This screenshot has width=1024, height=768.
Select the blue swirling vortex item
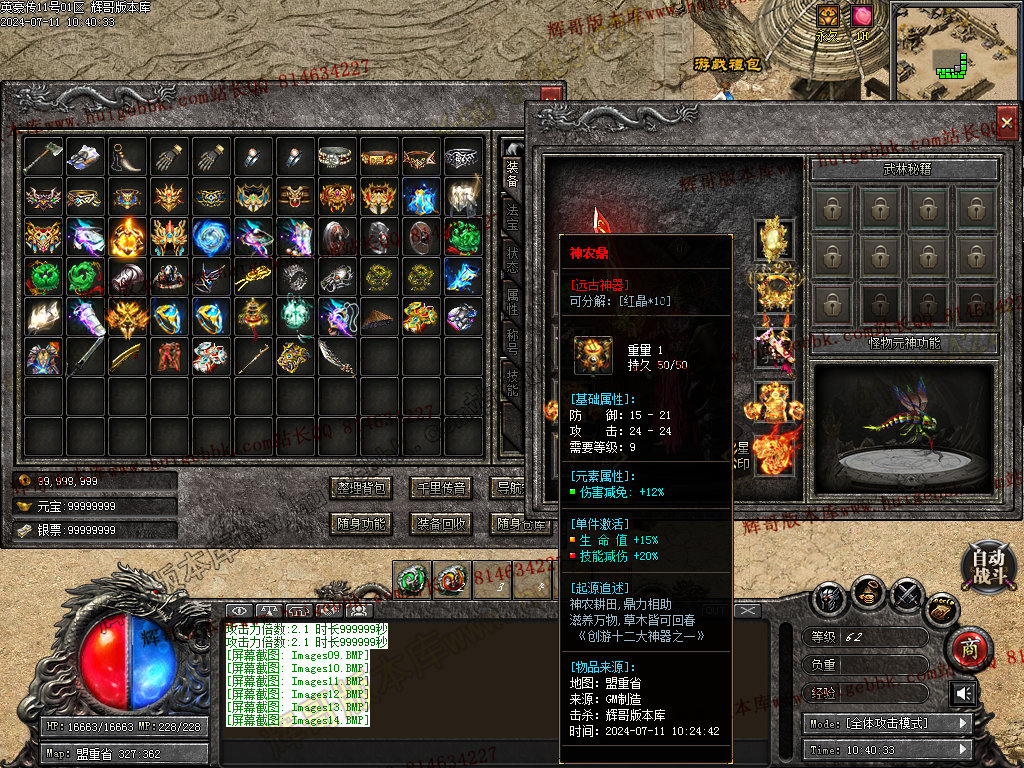point(211,238)
